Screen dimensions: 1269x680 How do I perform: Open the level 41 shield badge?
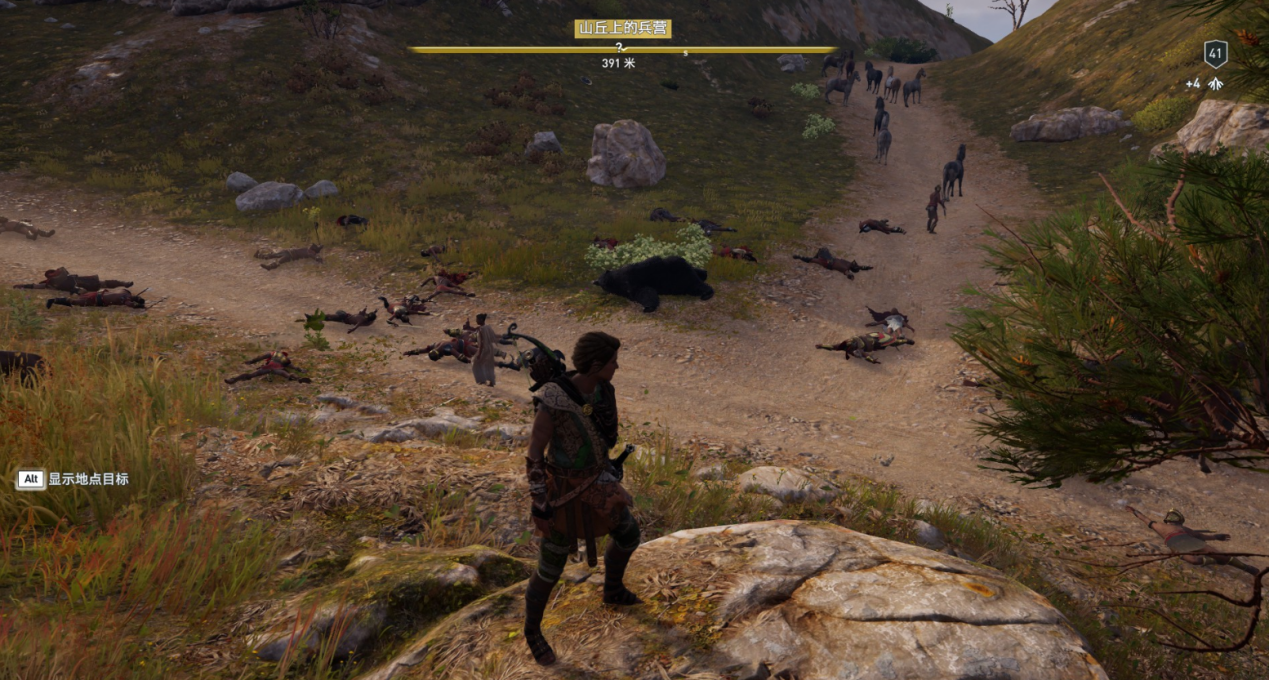click(1215, 54)
